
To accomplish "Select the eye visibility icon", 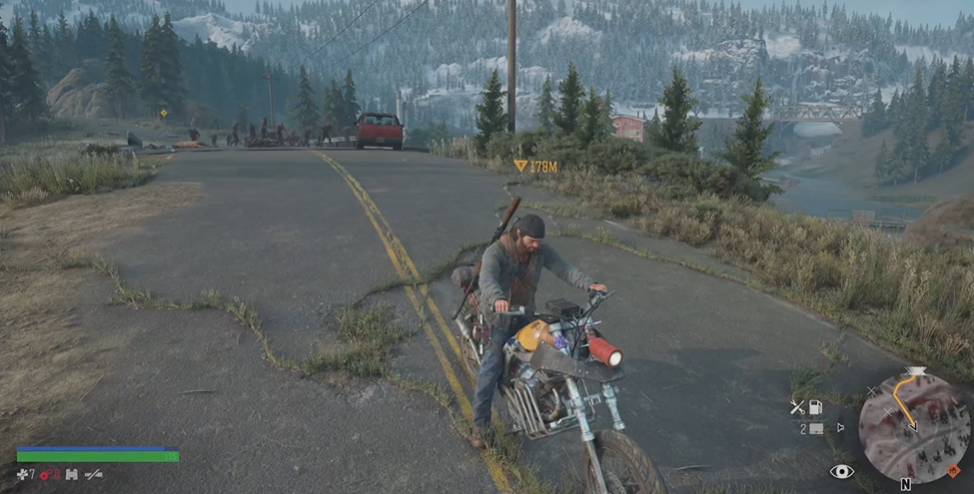I will [841, 471].
